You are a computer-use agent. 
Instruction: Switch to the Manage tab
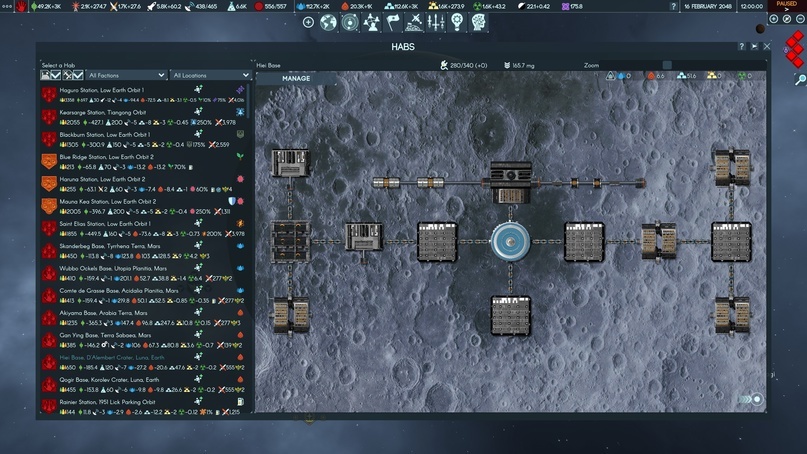296,78
